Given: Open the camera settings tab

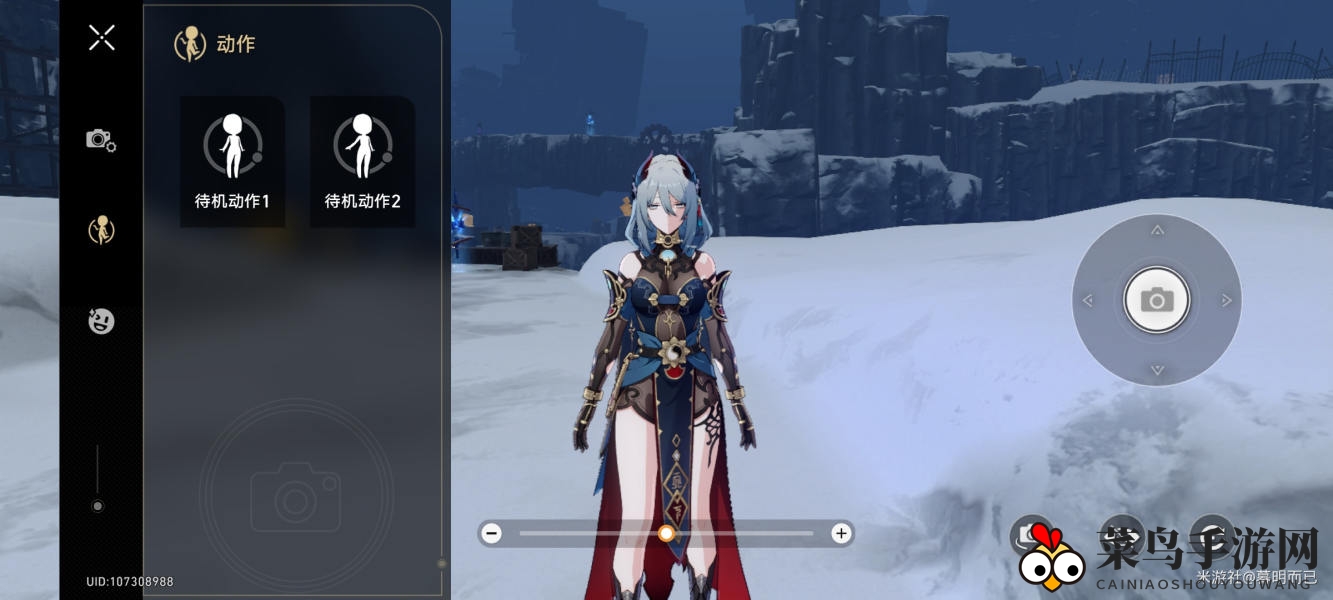Looking at the screenshot, I should 101,140.
